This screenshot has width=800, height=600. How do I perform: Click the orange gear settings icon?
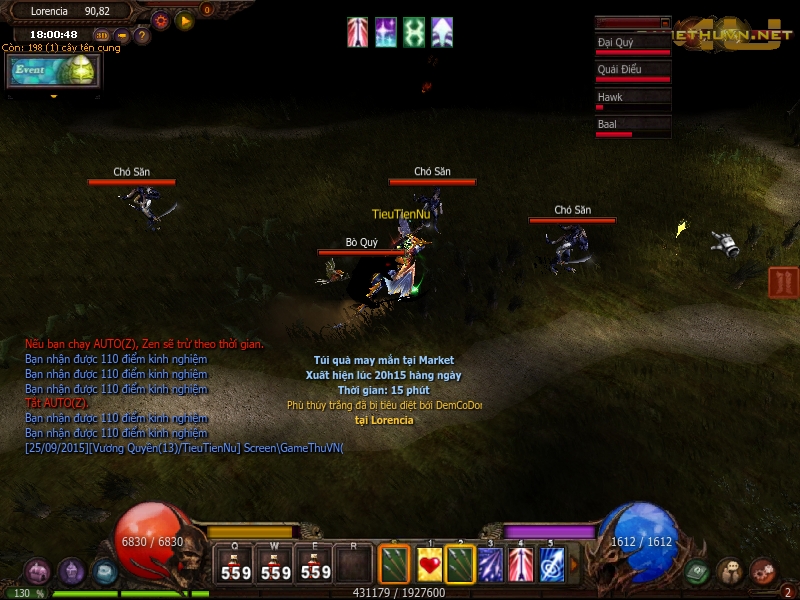point(161,20)
